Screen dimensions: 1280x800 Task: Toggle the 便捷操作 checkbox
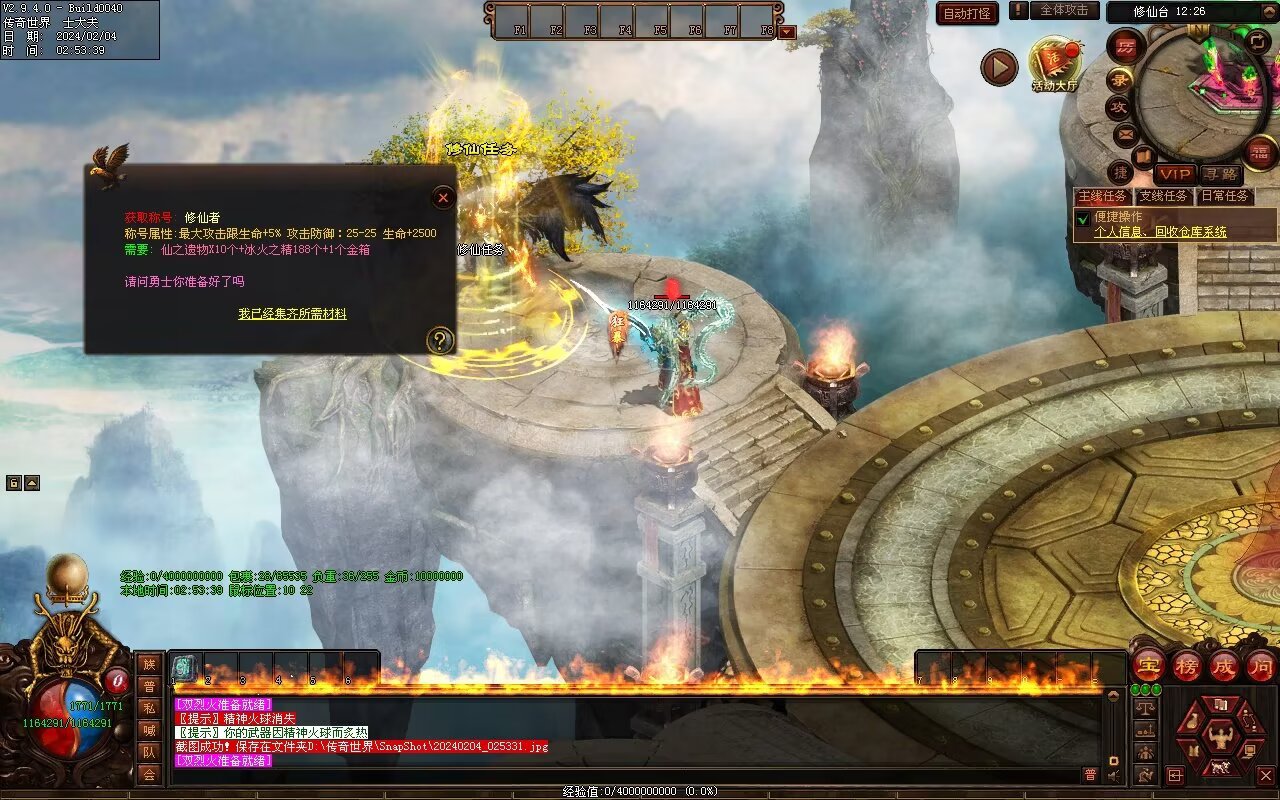coord(1082,218)
